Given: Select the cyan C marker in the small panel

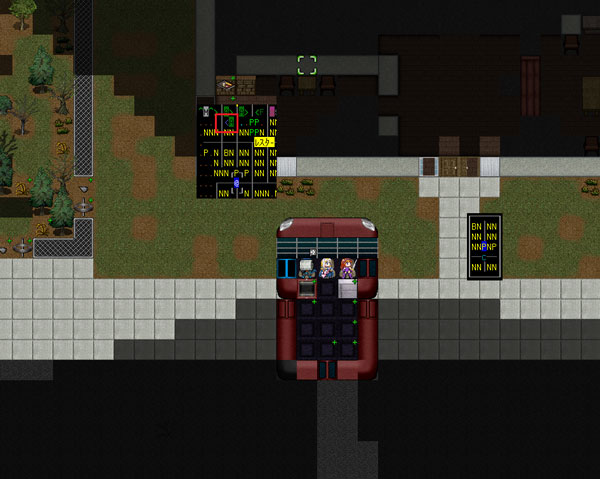Looking at the screenshot, I should (485, 256).
